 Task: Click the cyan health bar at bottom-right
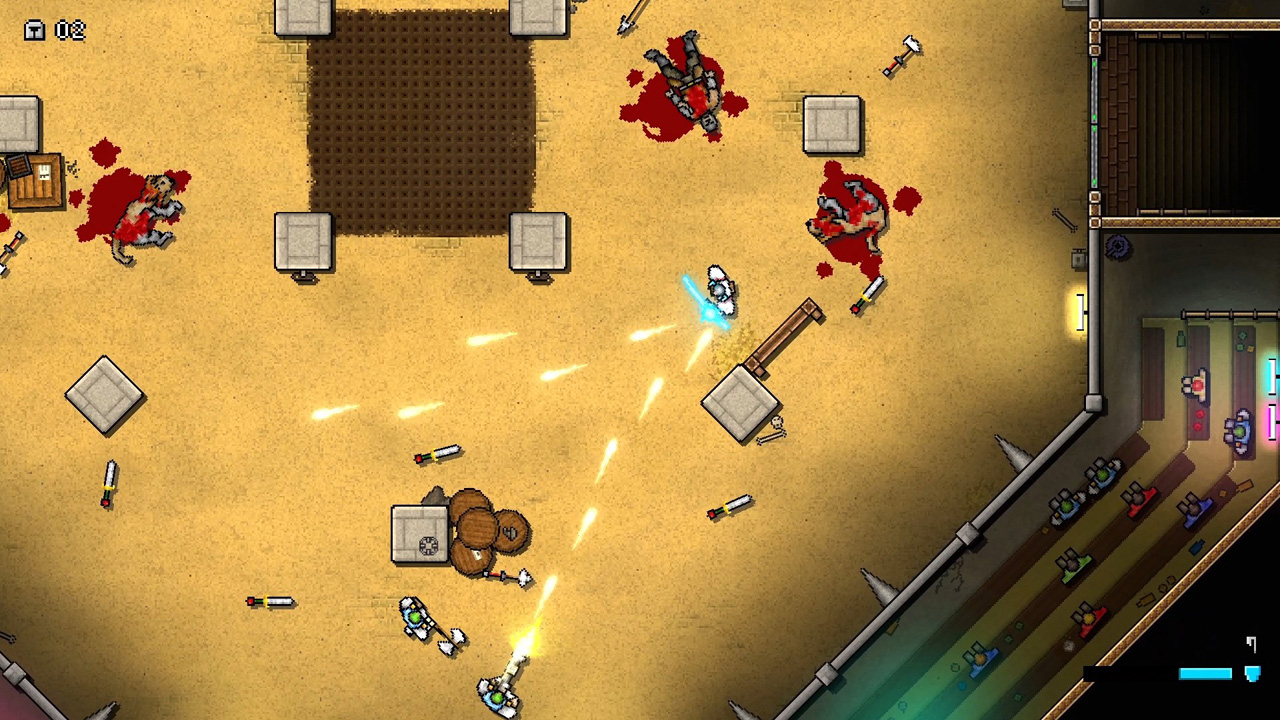1205,673
